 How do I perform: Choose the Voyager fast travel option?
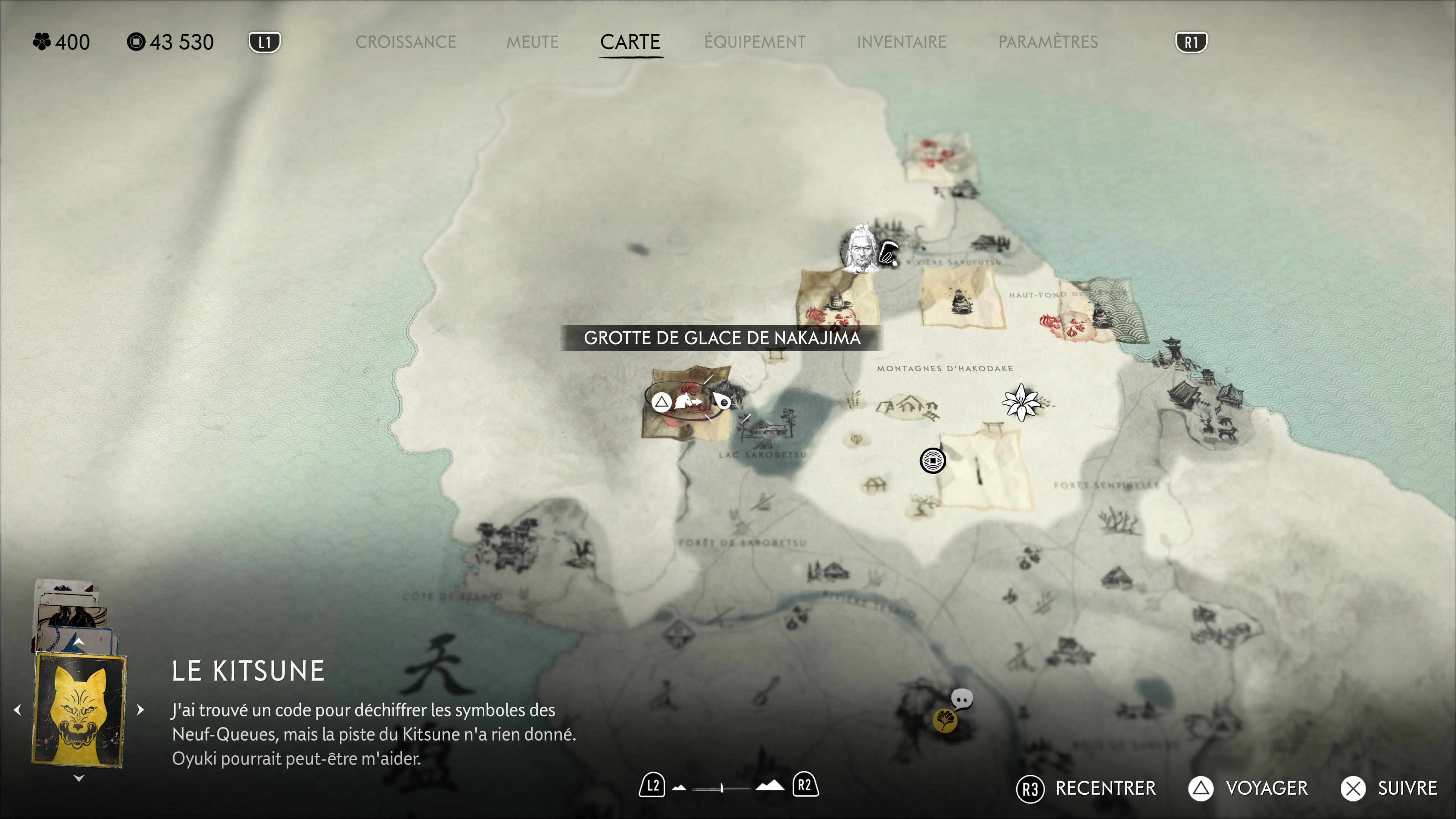1248,789
